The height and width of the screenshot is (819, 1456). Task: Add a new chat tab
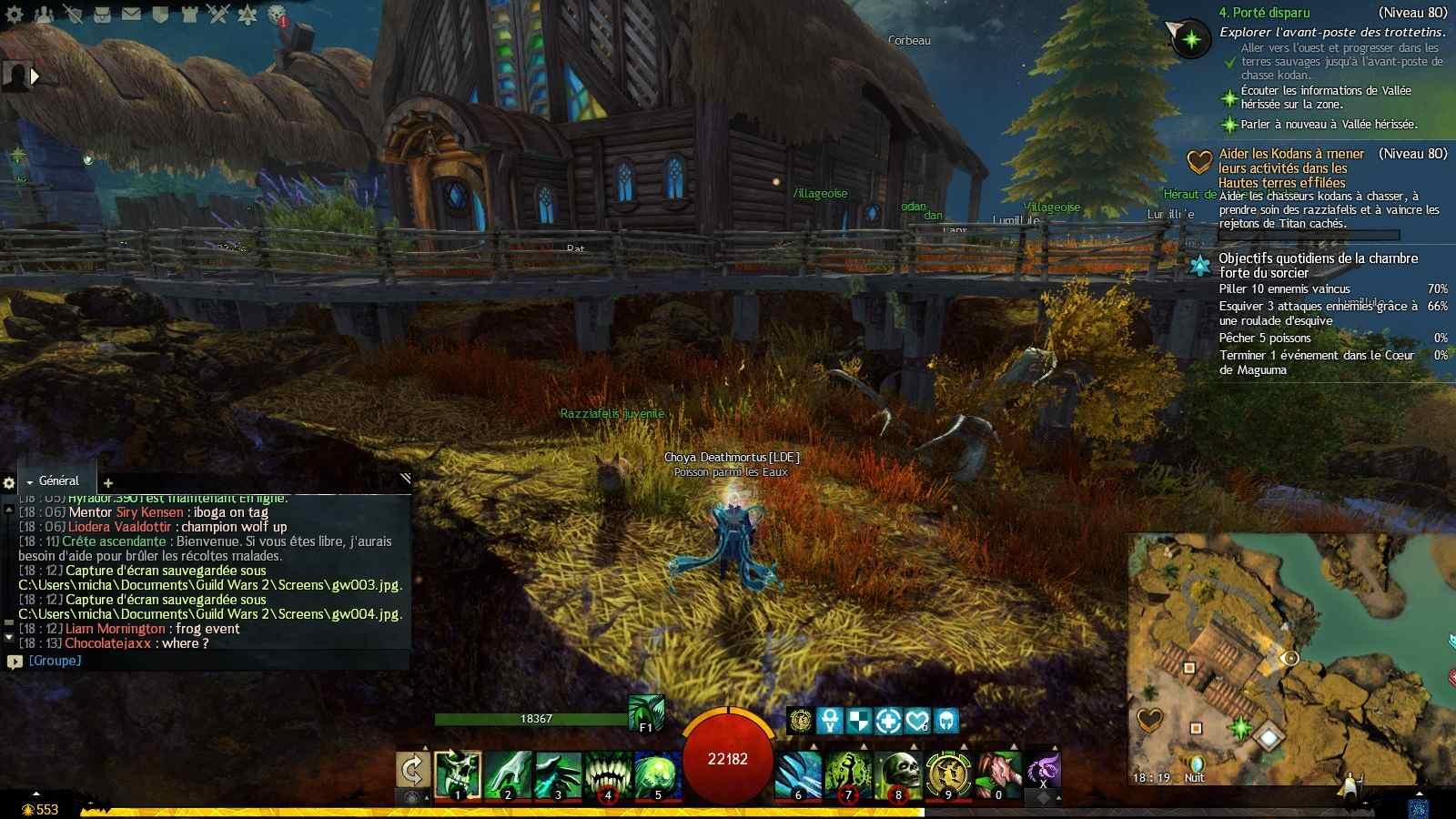point(108,483)
